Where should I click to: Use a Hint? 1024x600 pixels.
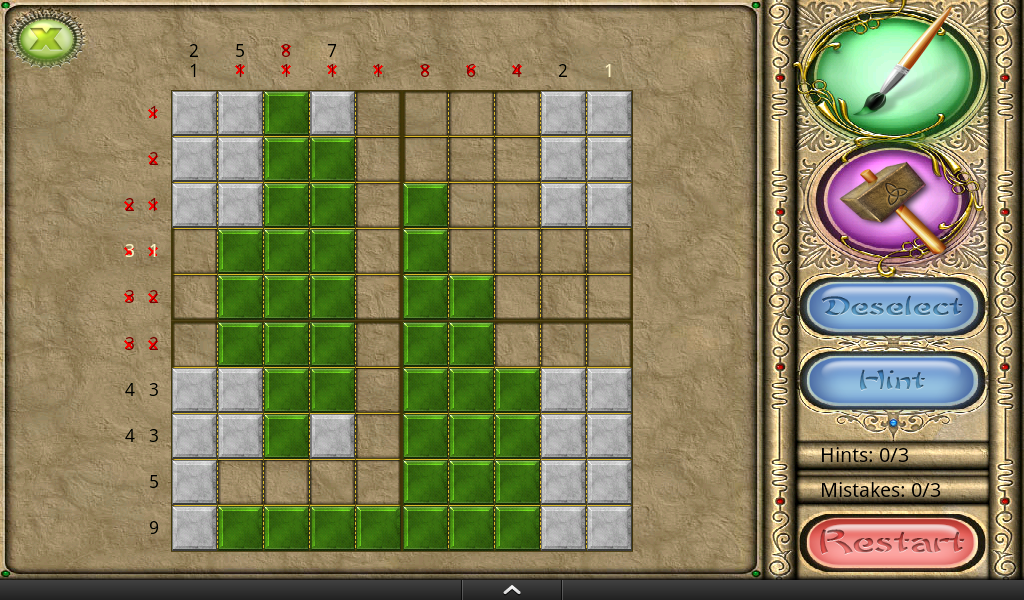[x=892, y=380]
